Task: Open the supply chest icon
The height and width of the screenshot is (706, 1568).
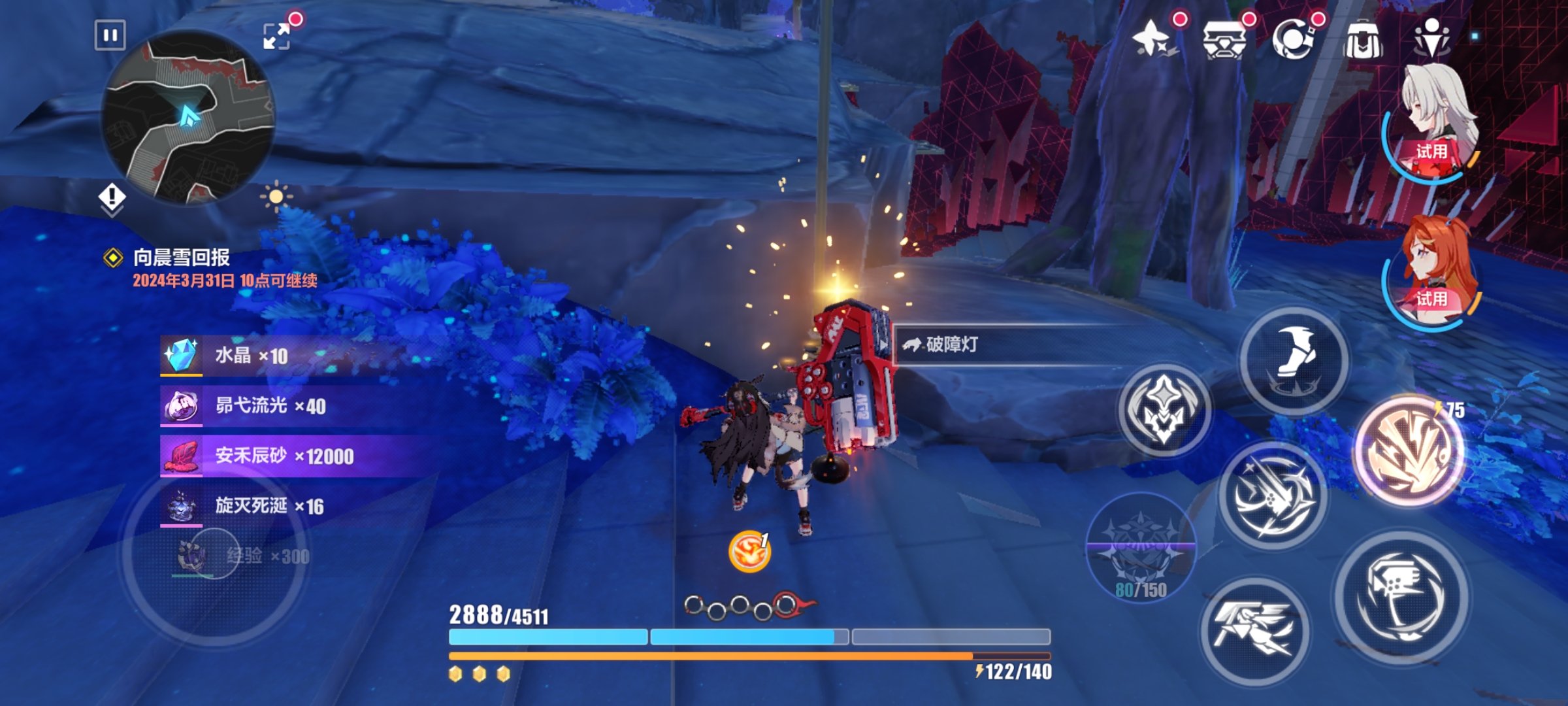Action: coord(1223,39)
